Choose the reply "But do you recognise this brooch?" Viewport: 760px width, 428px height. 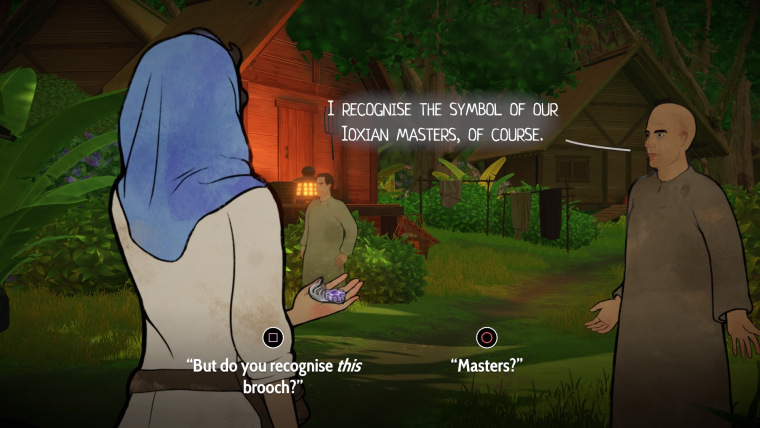pos(273,375)
